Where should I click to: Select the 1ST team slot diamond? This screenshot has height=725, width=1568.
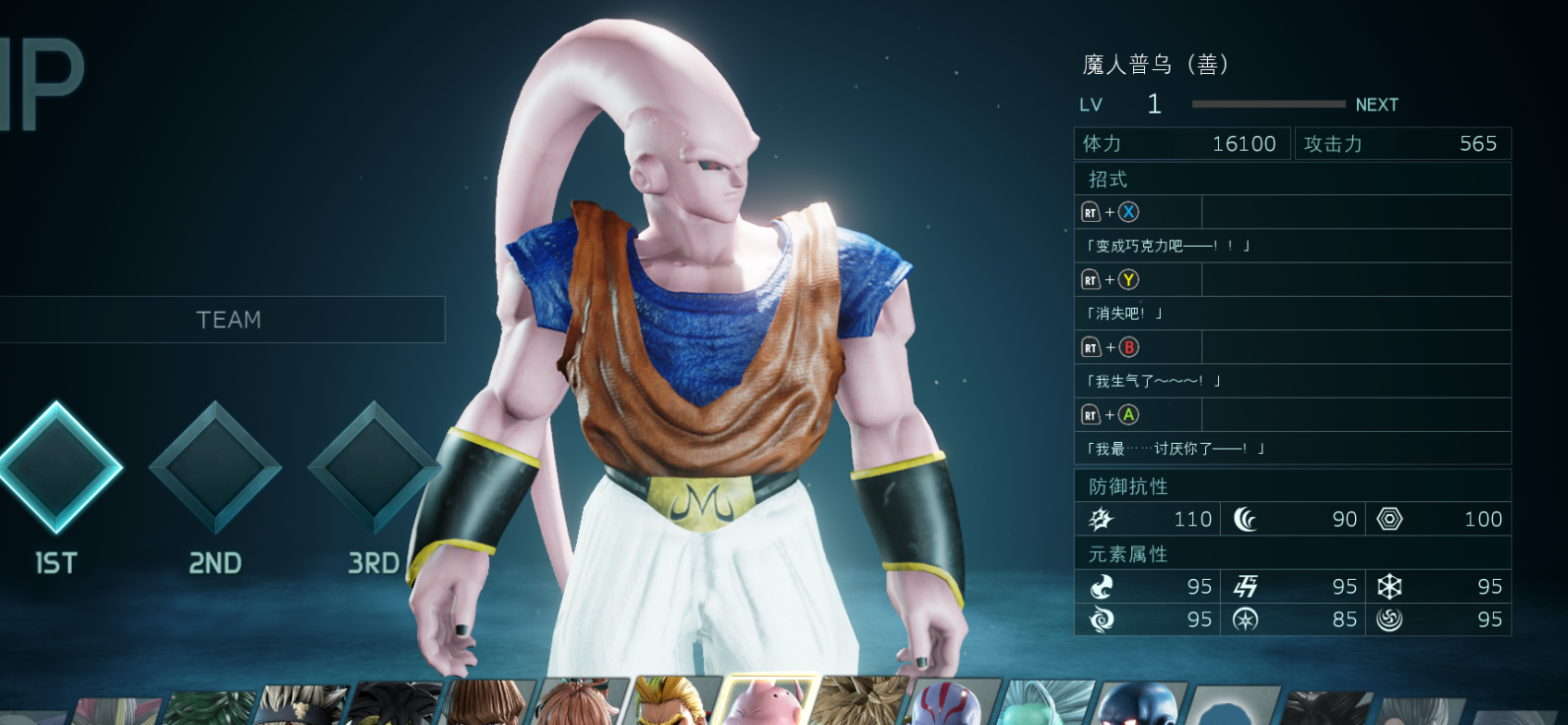pyautogui.click(x=57, y=468)
